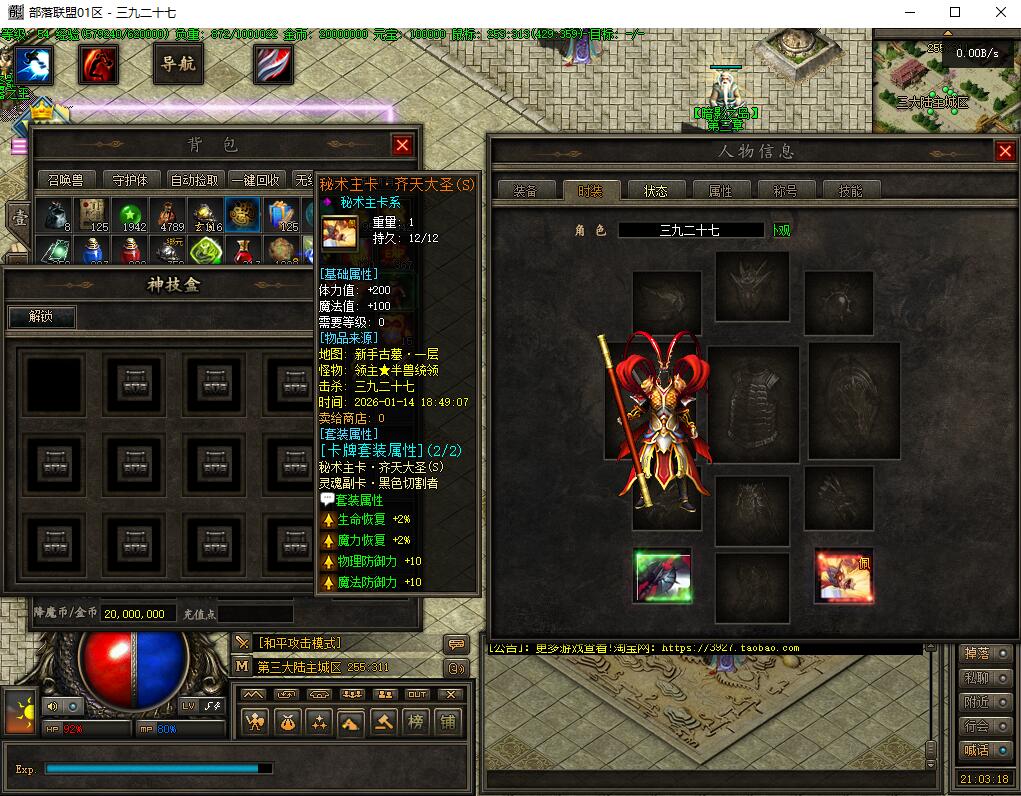Click the 召唤兽 summon beast button
The image size is (1021, 796).
point(67,180)
